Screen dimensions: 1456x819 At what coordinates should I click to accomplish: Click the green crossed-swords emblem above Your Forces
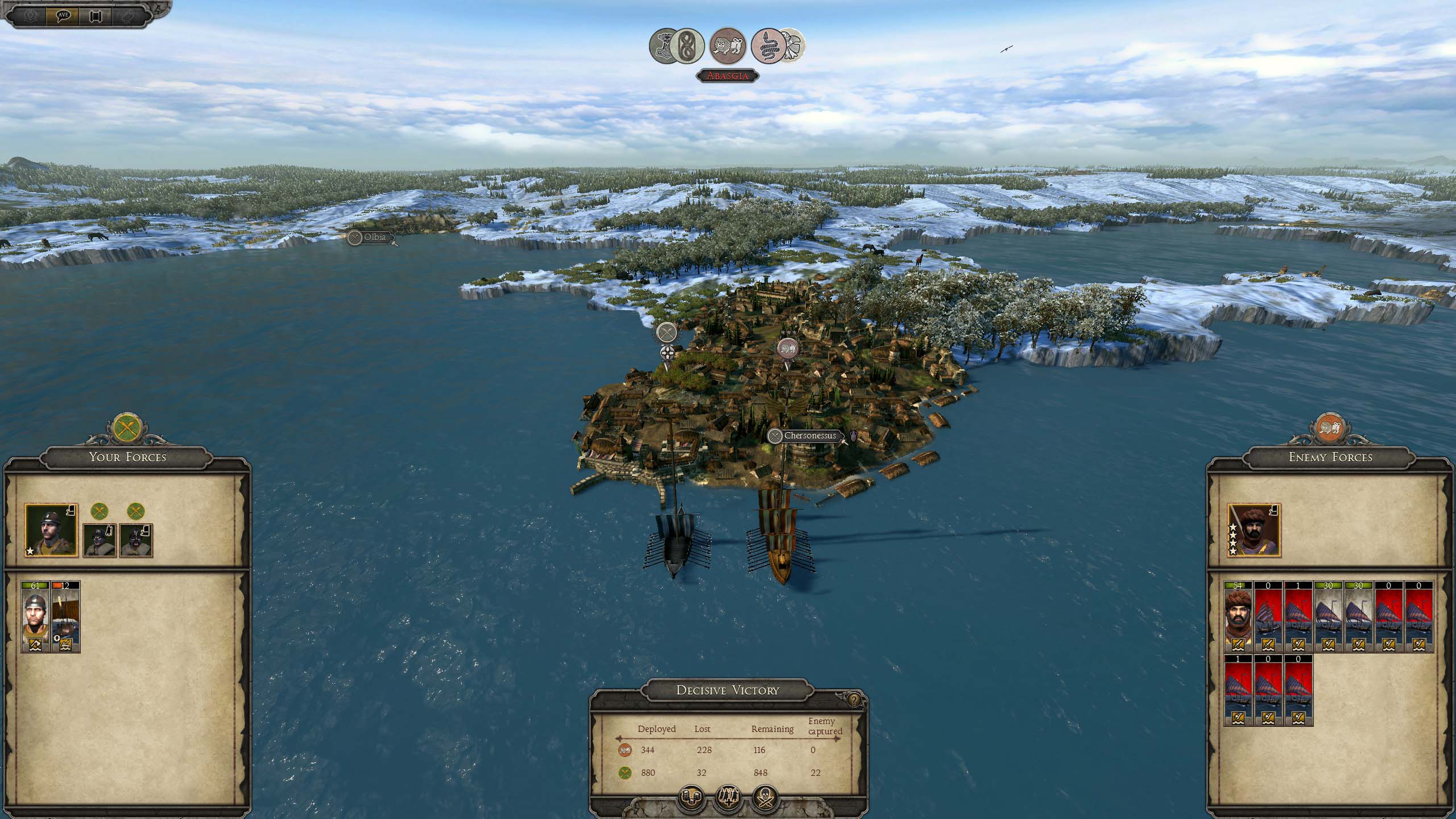tap(127, 428)
